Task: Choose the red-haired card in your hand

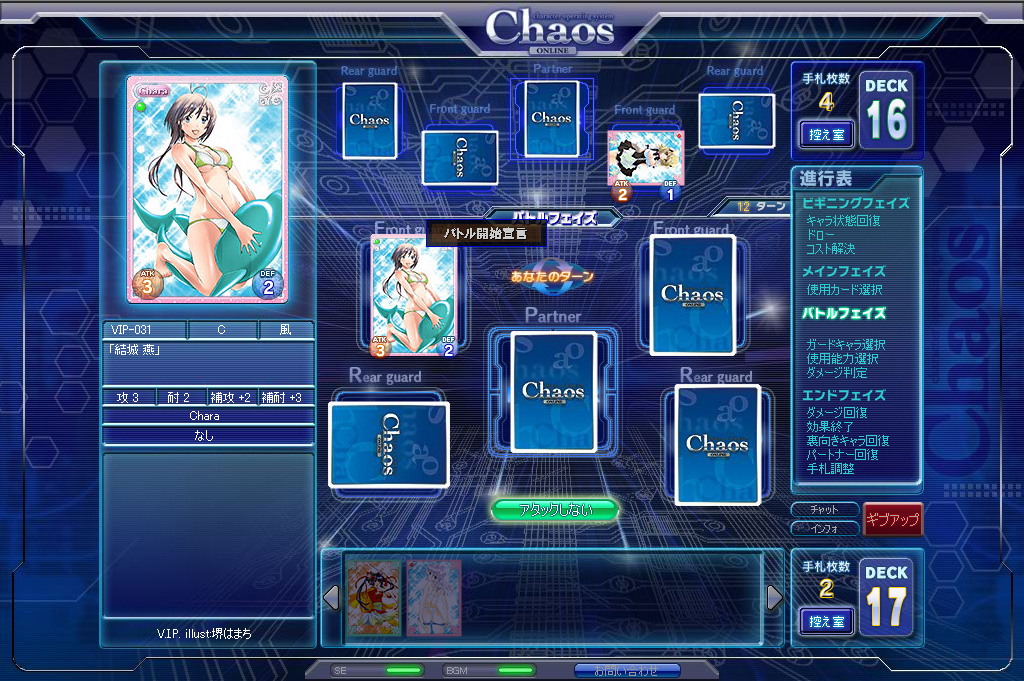Action: point(374,597)
